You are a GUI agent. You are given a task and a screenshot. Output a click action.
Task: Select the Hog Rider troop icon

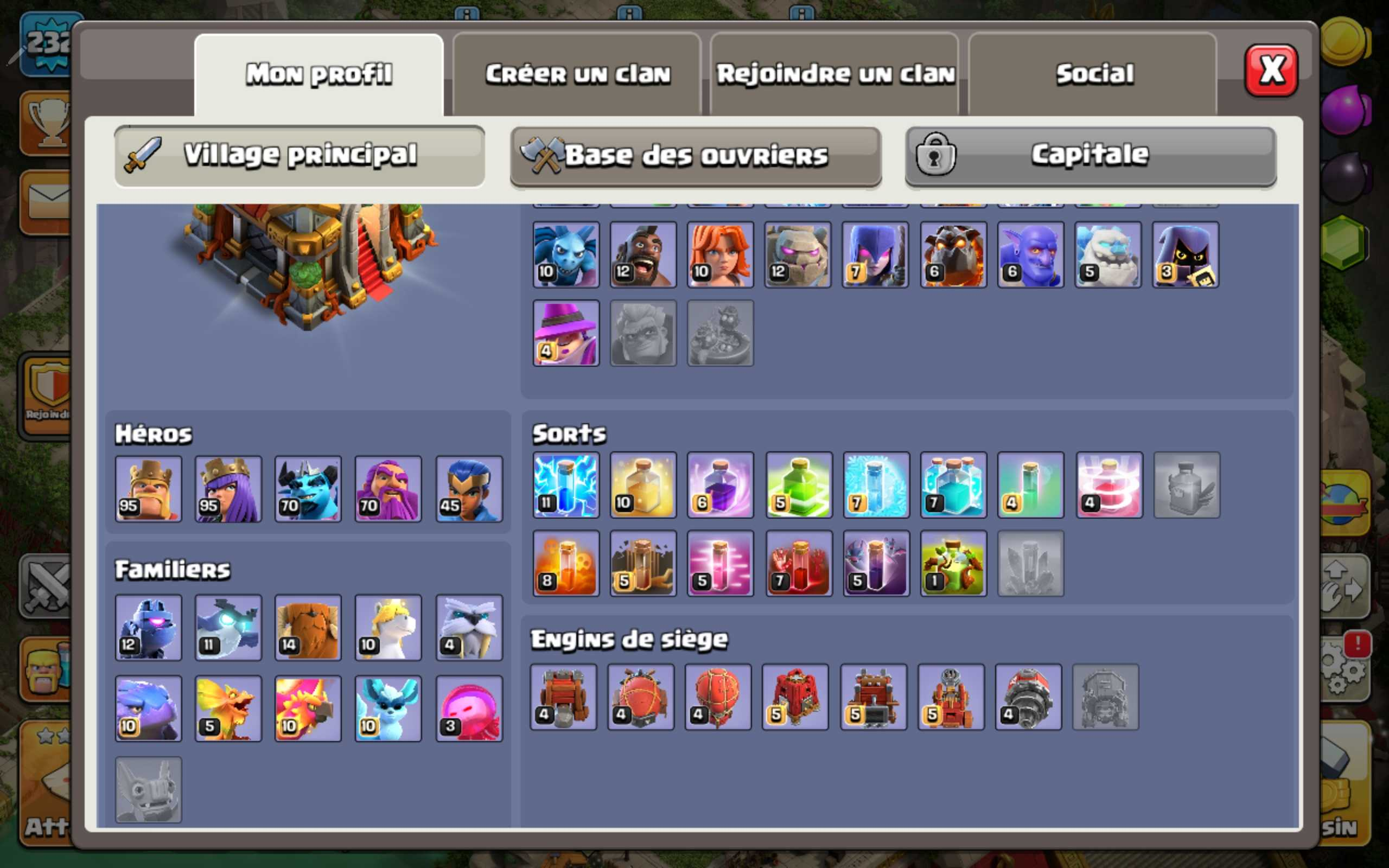[x=643, y=254]
